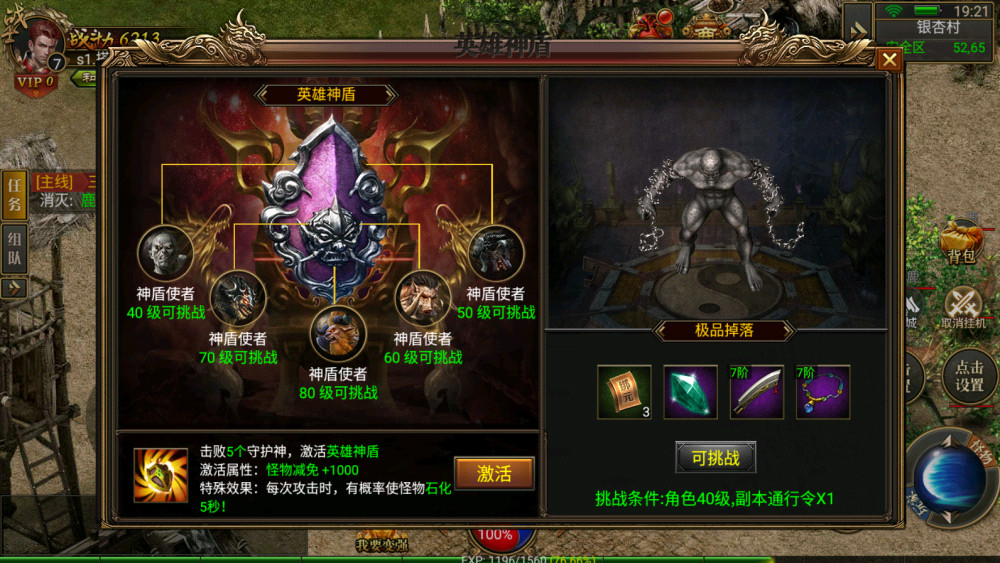Image resolution: width=1000 pixels, height=563 pixels.
Task: Start the fight with 可挑战 button
Action: click(715, 457)
